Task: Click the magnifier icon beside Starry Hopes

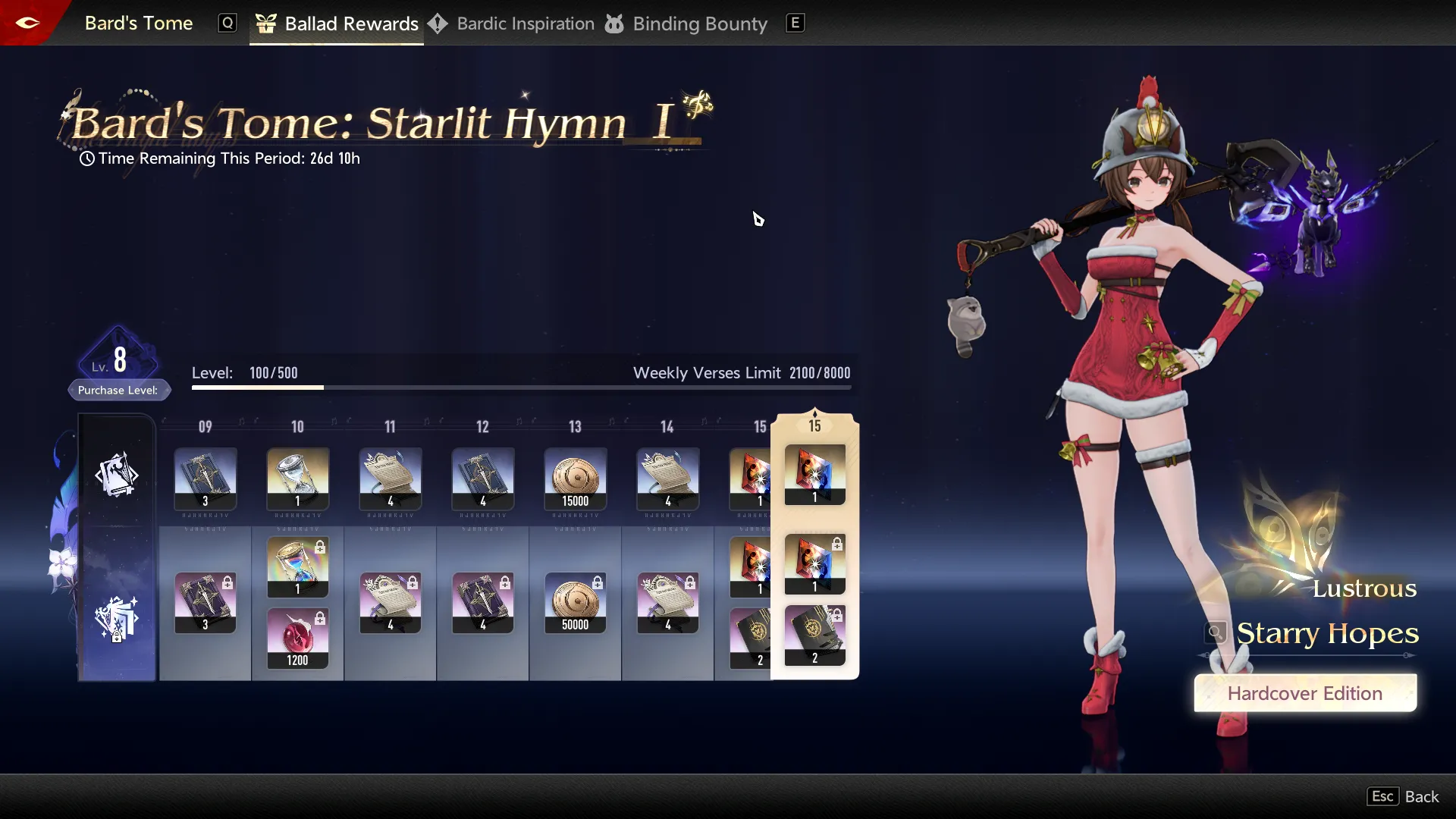Action: coord(1214,633)
